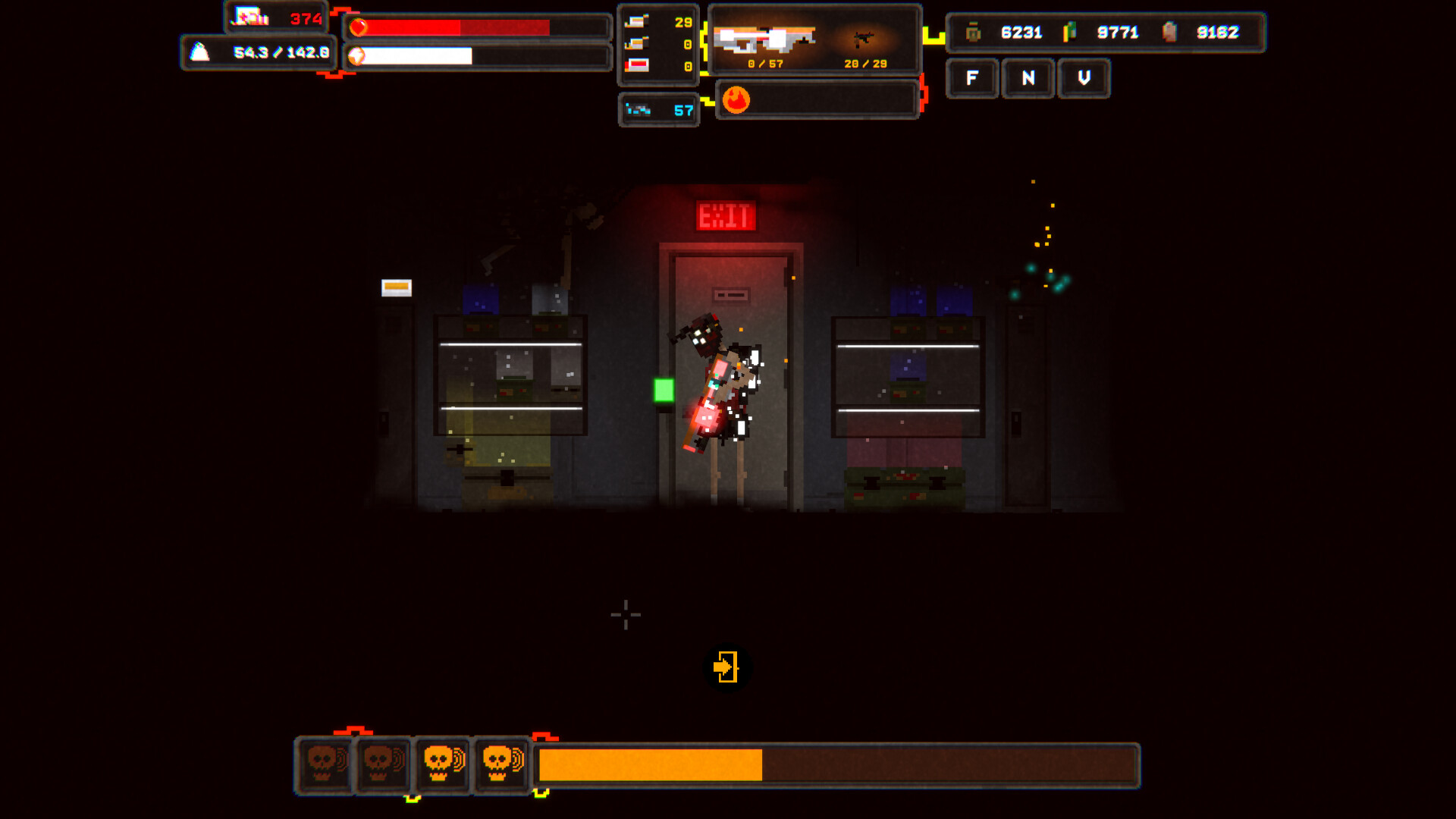Click the flame status effect icon

(736, 99)
